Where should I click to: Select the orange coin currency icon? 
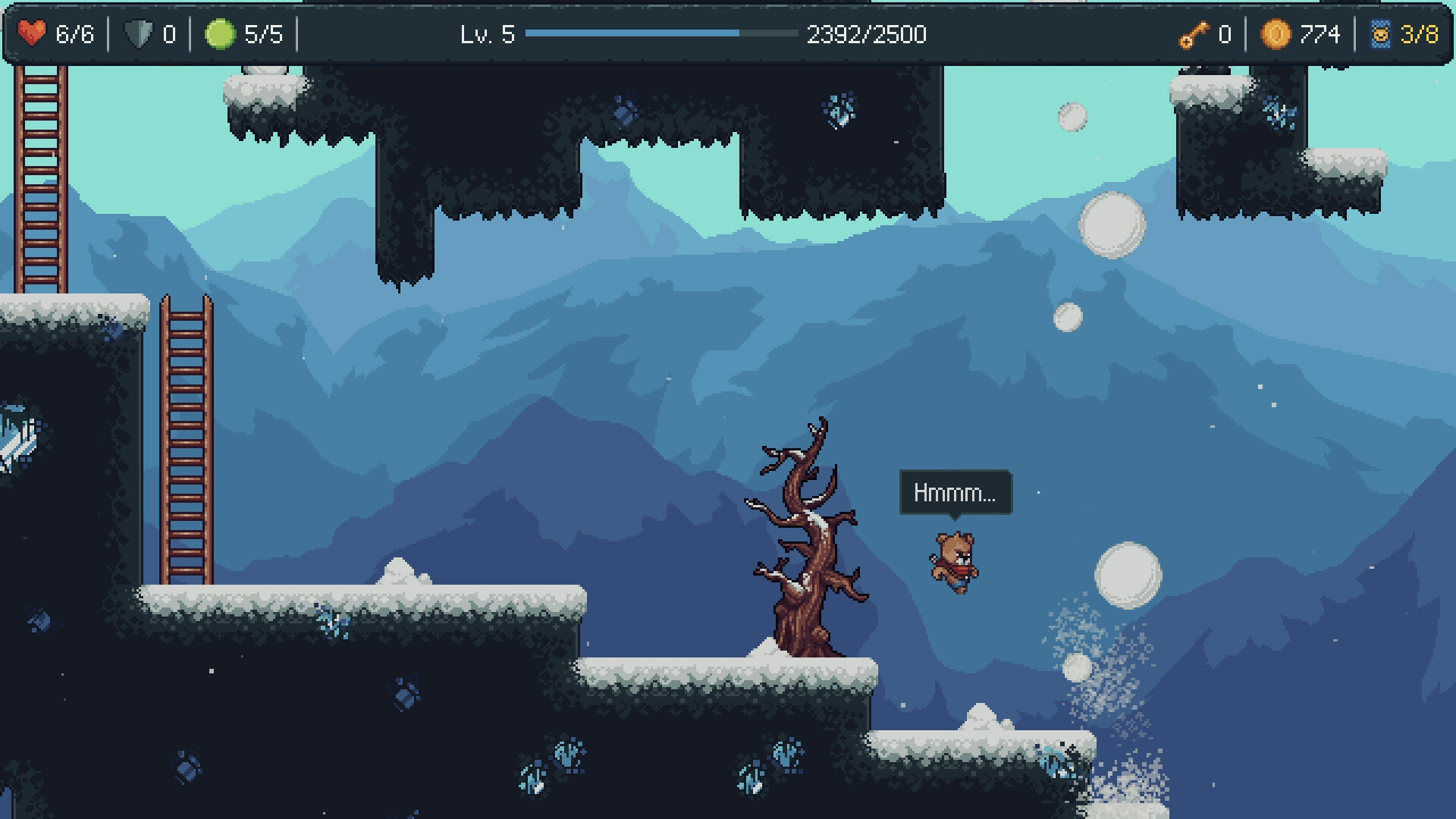[1276, 33]
